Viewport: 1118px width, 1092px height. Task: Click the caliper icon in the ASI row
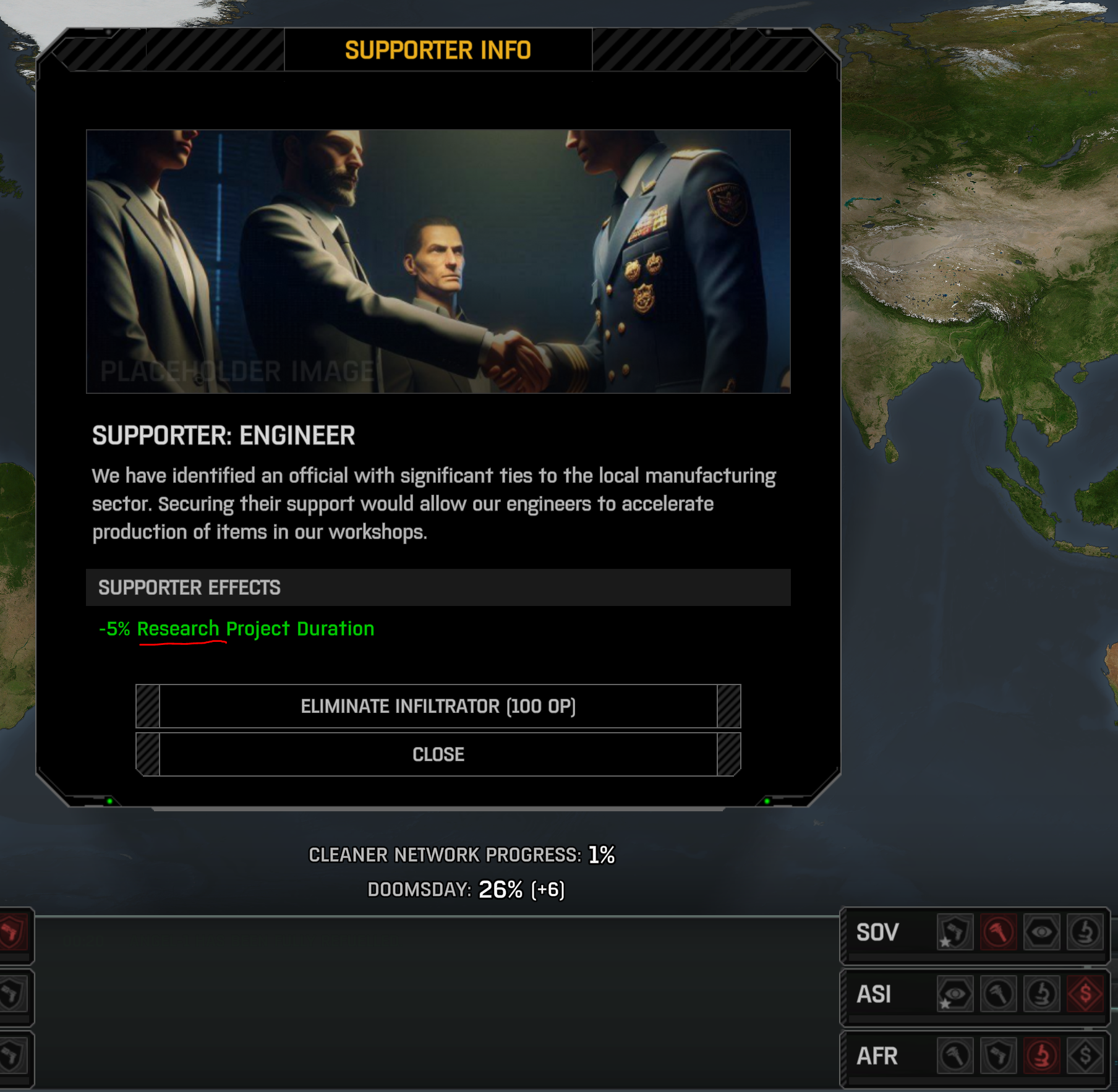(998, 994)
